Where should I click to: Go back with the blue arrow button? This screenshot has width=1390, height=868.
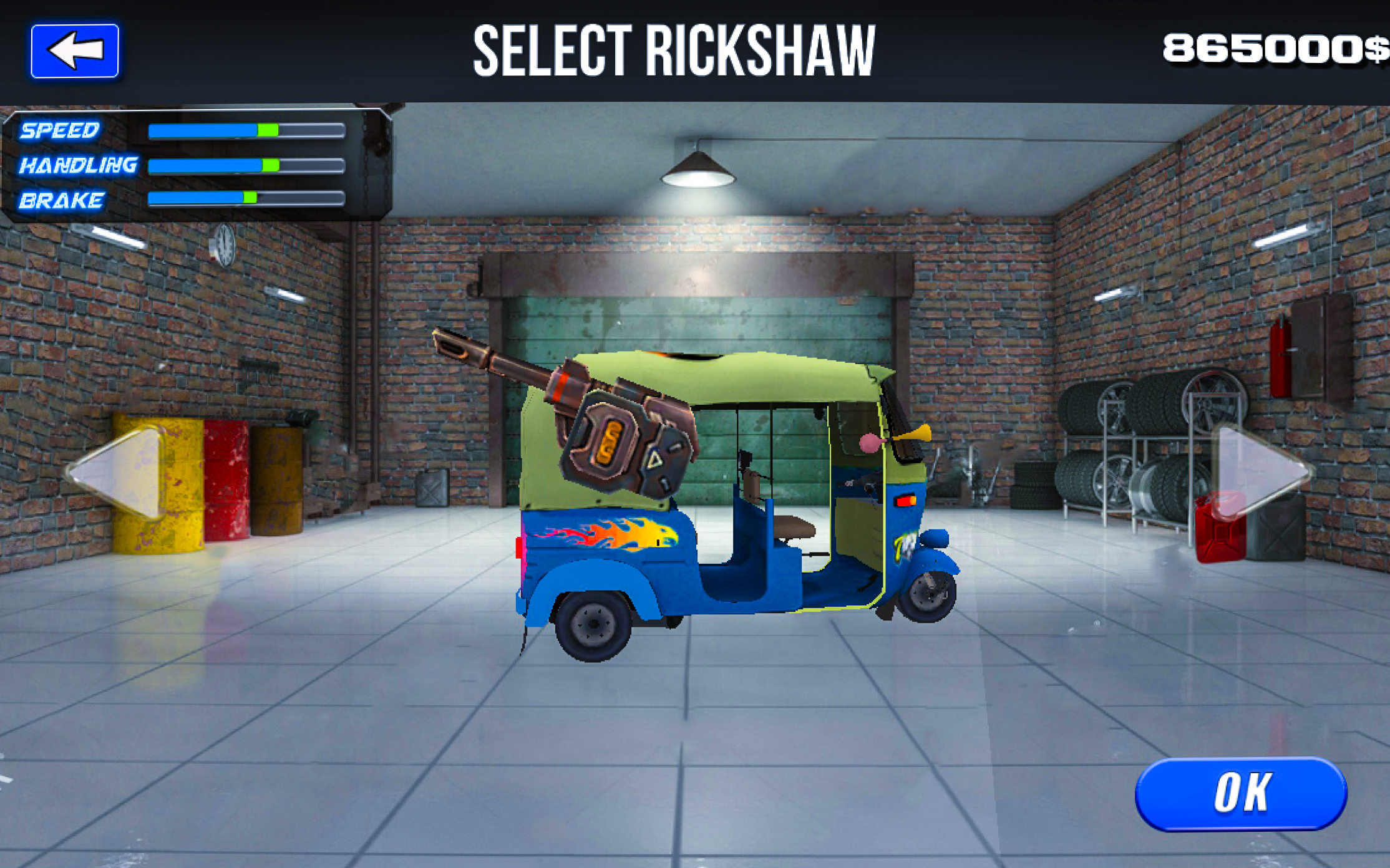point(75,51)
